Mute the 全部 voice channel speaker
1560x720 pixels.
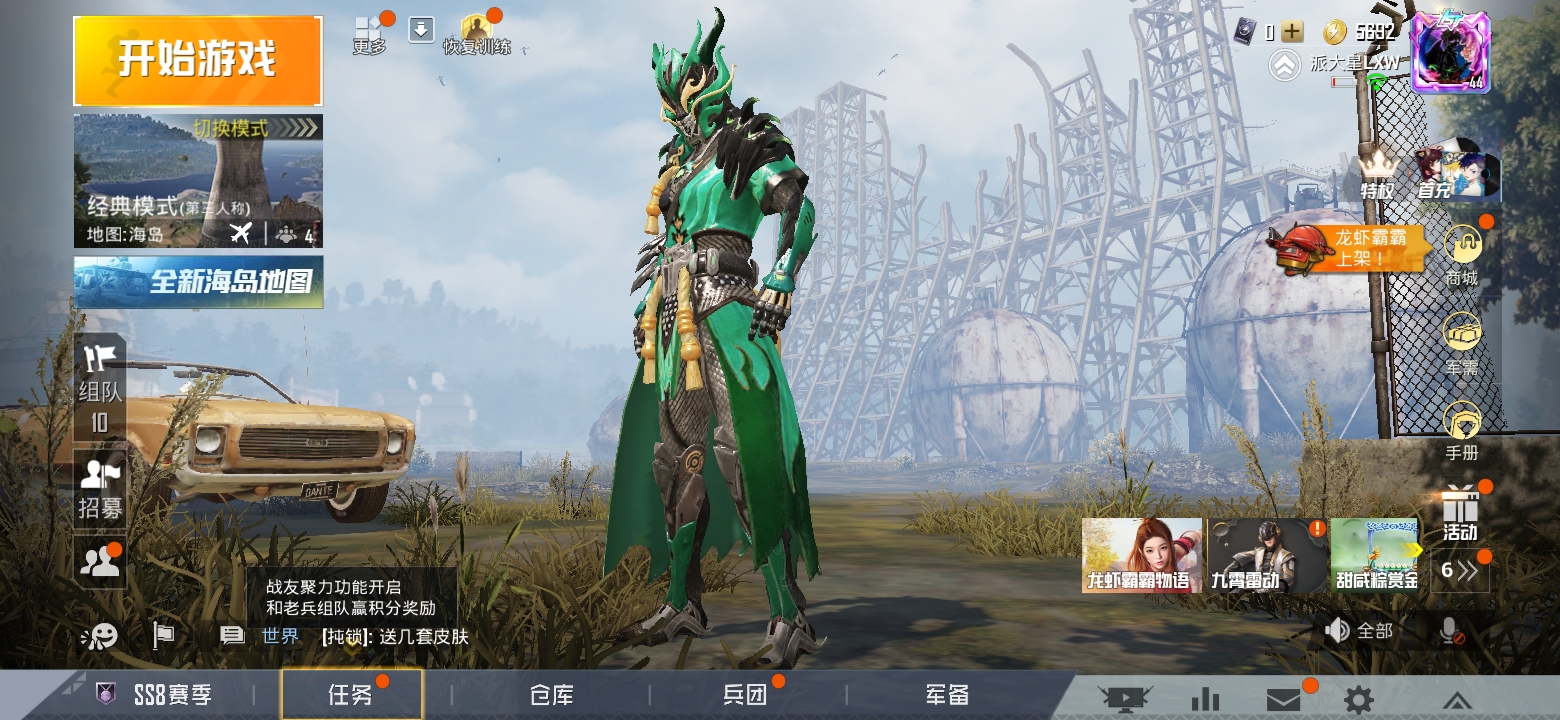coord(1340,631)
